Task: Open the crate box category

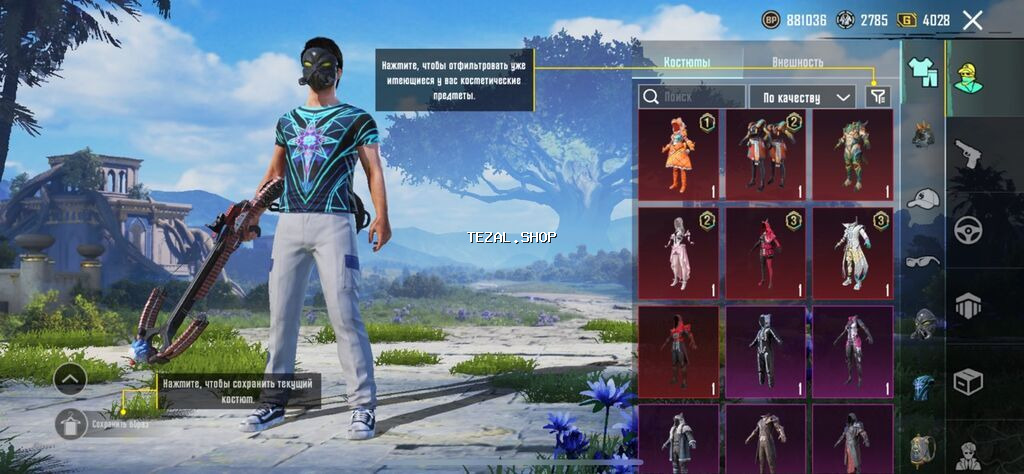Action: click(968, 381)
